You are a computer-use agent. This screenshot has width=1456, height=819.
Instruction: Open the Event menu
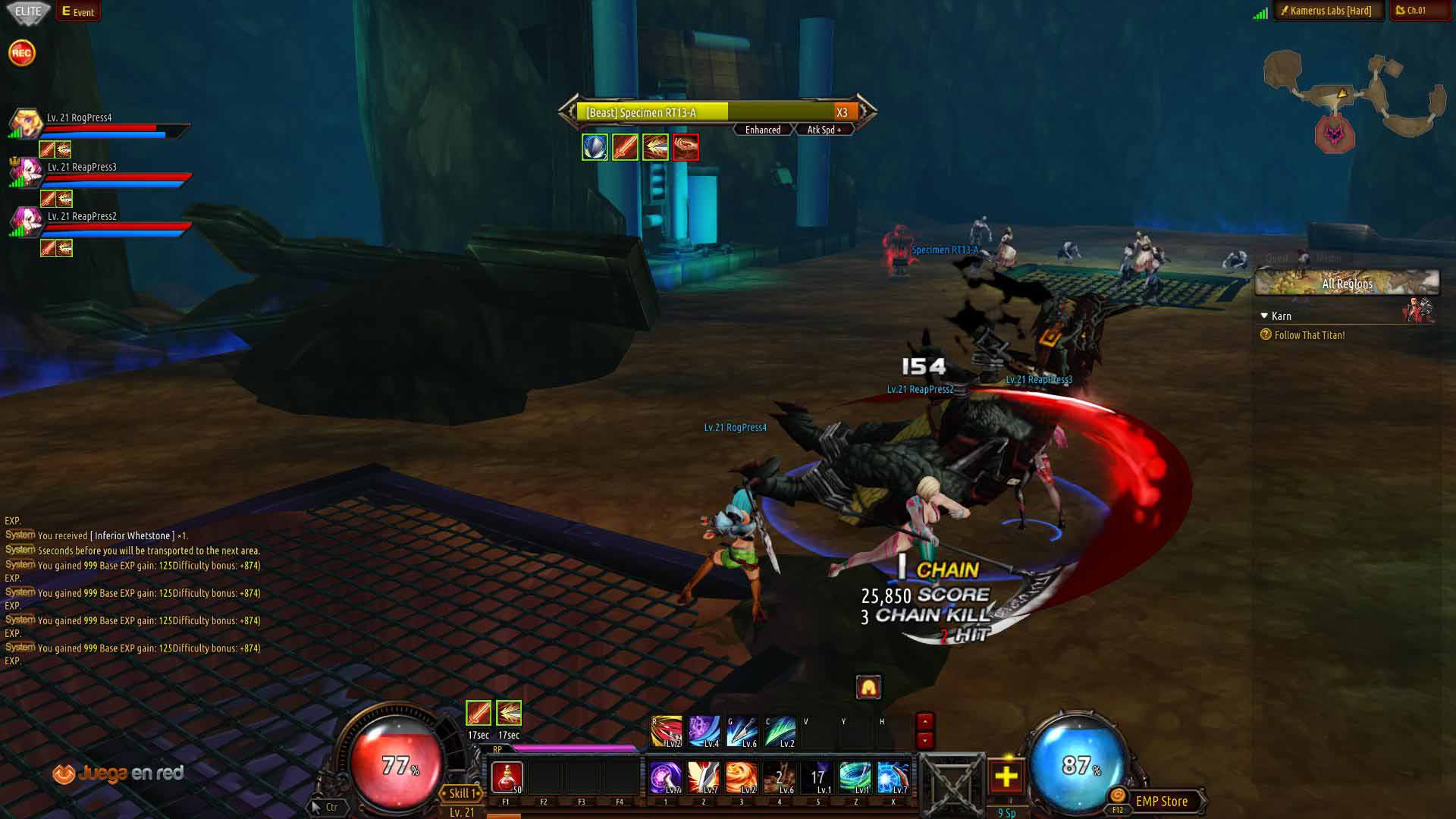pyautogui.click(x=78, y=11)
